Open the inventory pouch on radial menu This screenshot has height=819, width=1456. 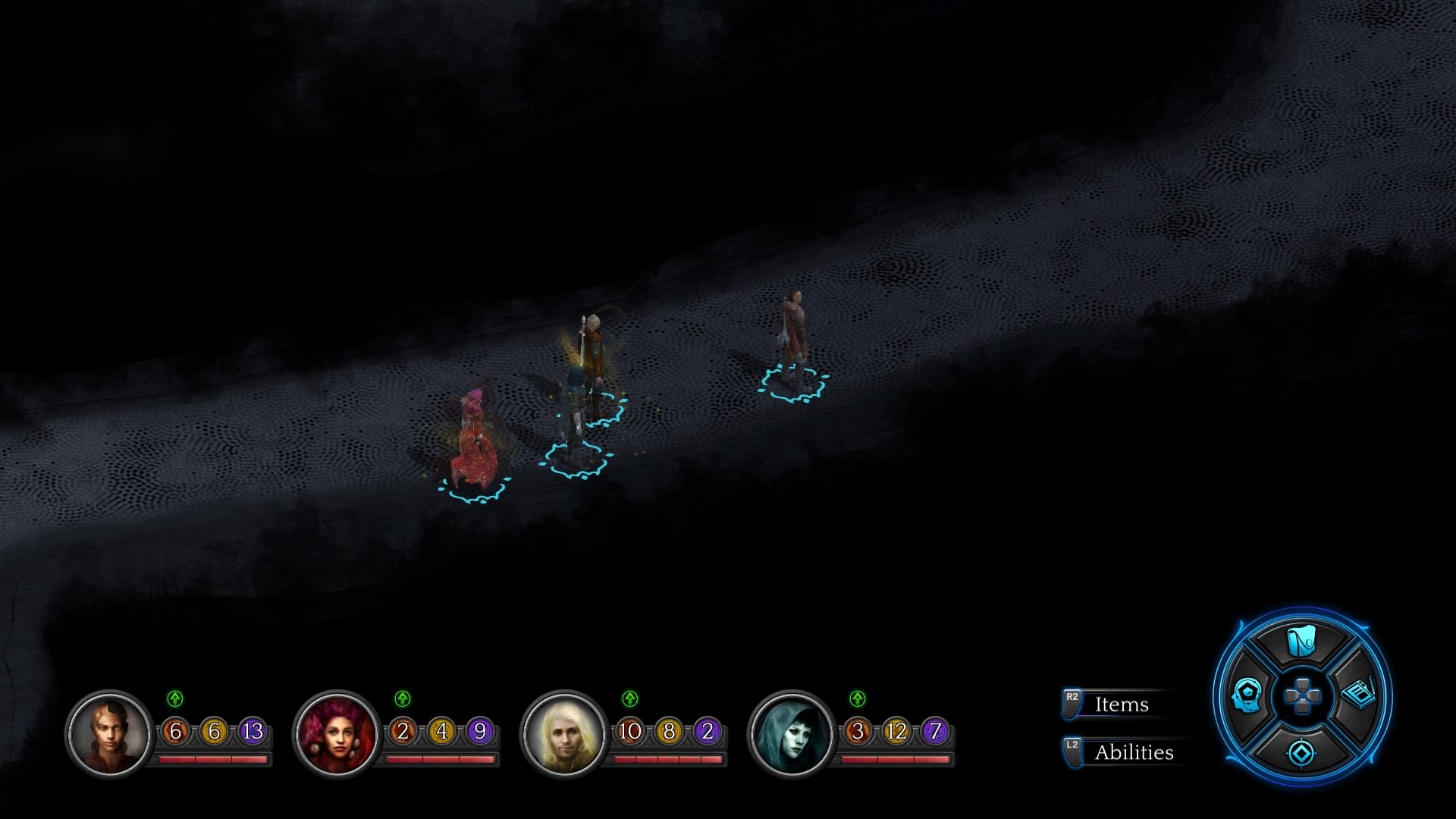pyautogui.click(x=1301, y=642)
